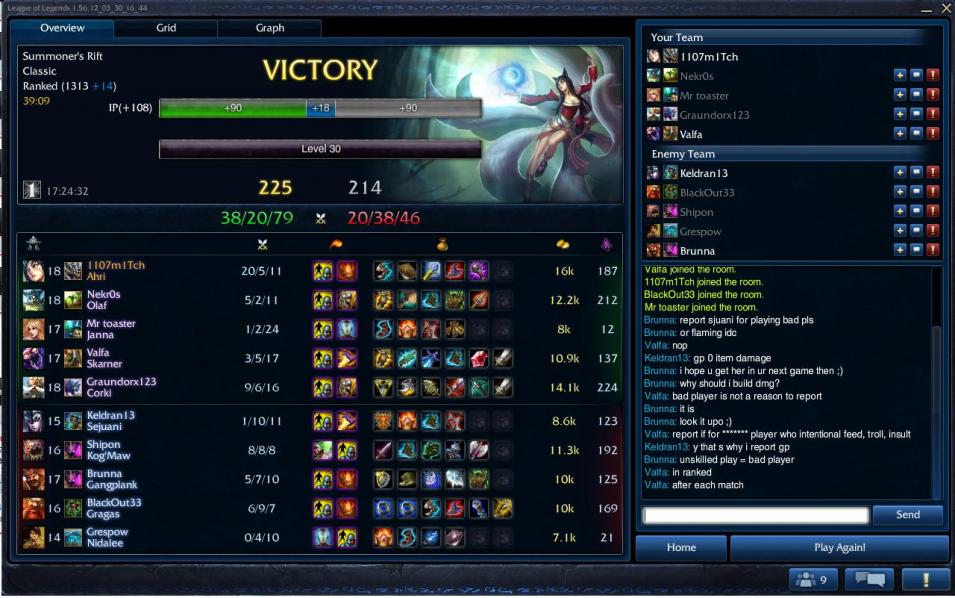The image size is (955, 598).
Task: Report teammate Nekr0s using red exclamation
Action: pyautogui.click(x=933, y=75)
